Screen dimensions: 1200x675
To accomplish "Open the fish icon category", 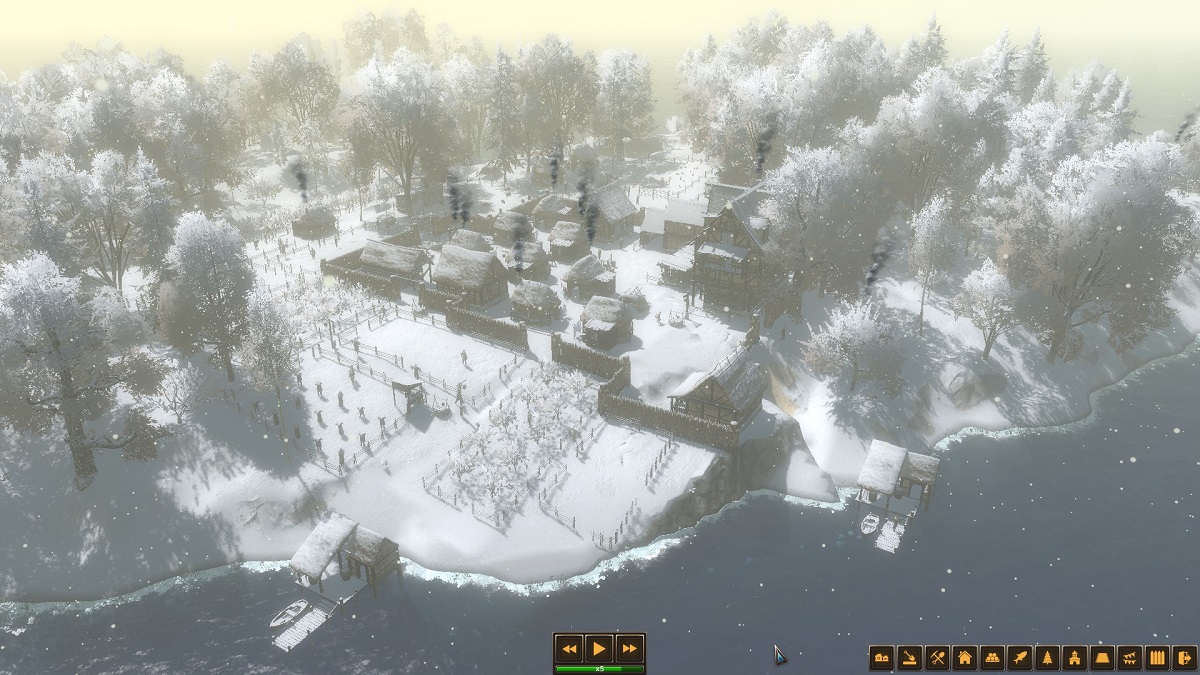I will 1020,657.
